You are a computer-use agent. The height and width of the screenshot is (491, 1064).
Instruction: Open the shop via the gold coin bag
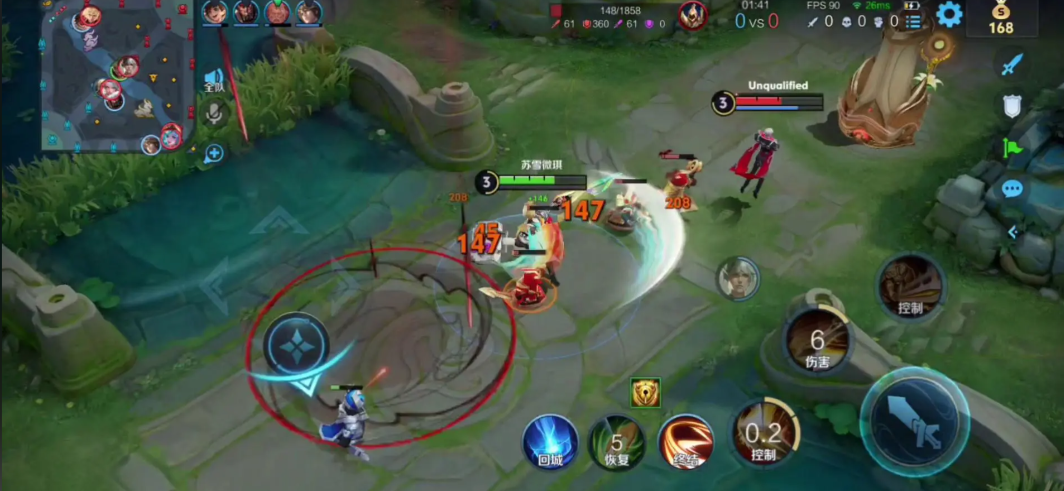(1001, 19)
